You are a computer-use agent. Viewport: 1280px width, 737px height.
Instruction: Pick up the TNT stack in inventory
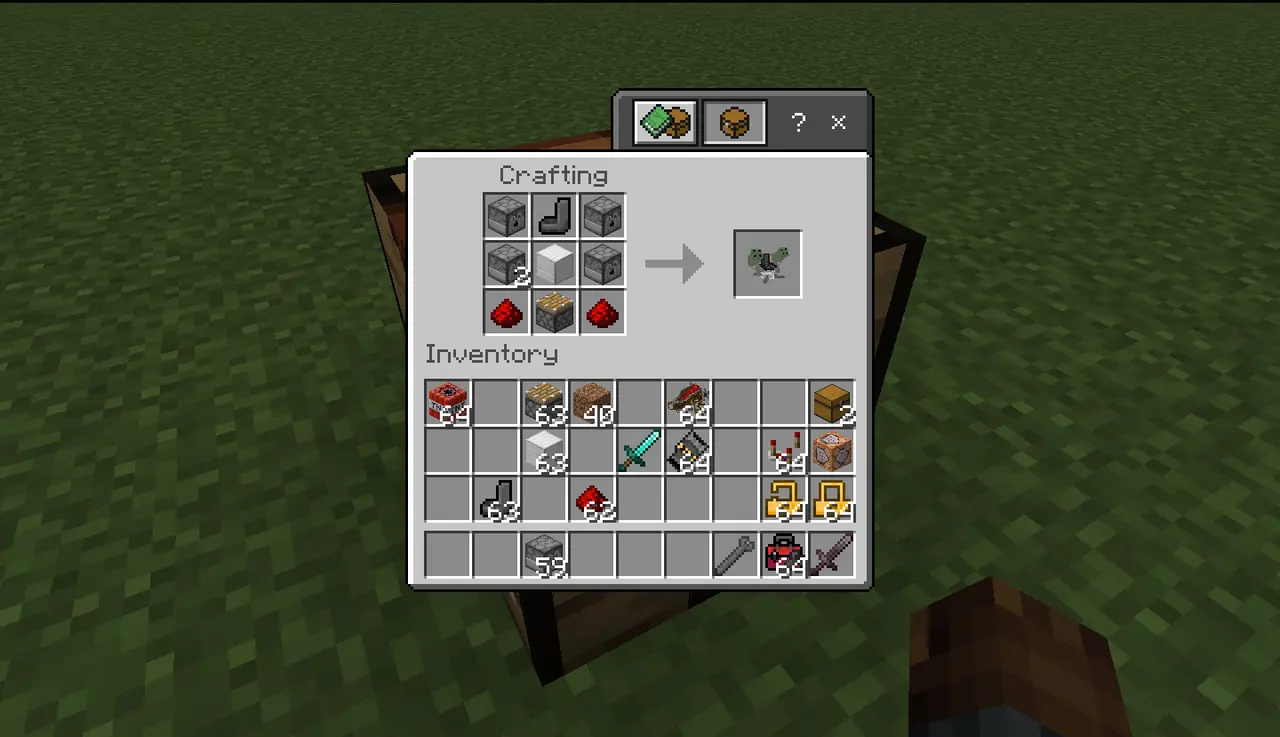(x=448, y=402)
